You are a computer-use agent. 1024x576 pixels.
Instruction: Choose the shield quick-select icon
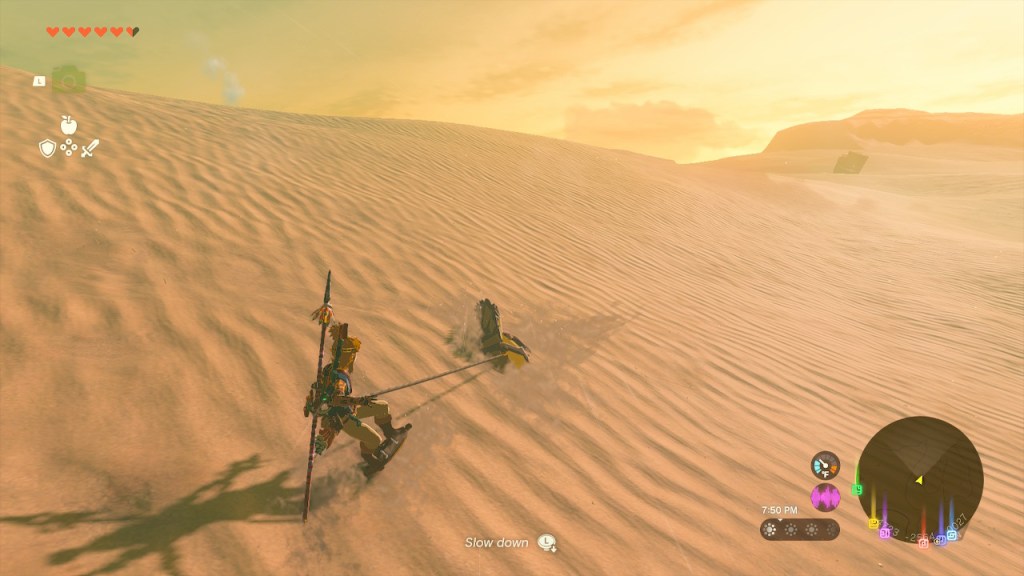pos(46,149)
